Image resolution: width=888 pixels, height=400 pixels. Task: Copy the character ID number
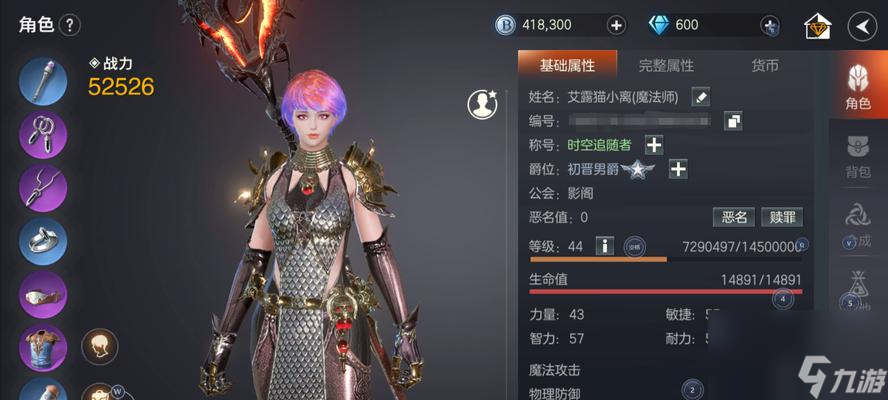tap(733, 121)
